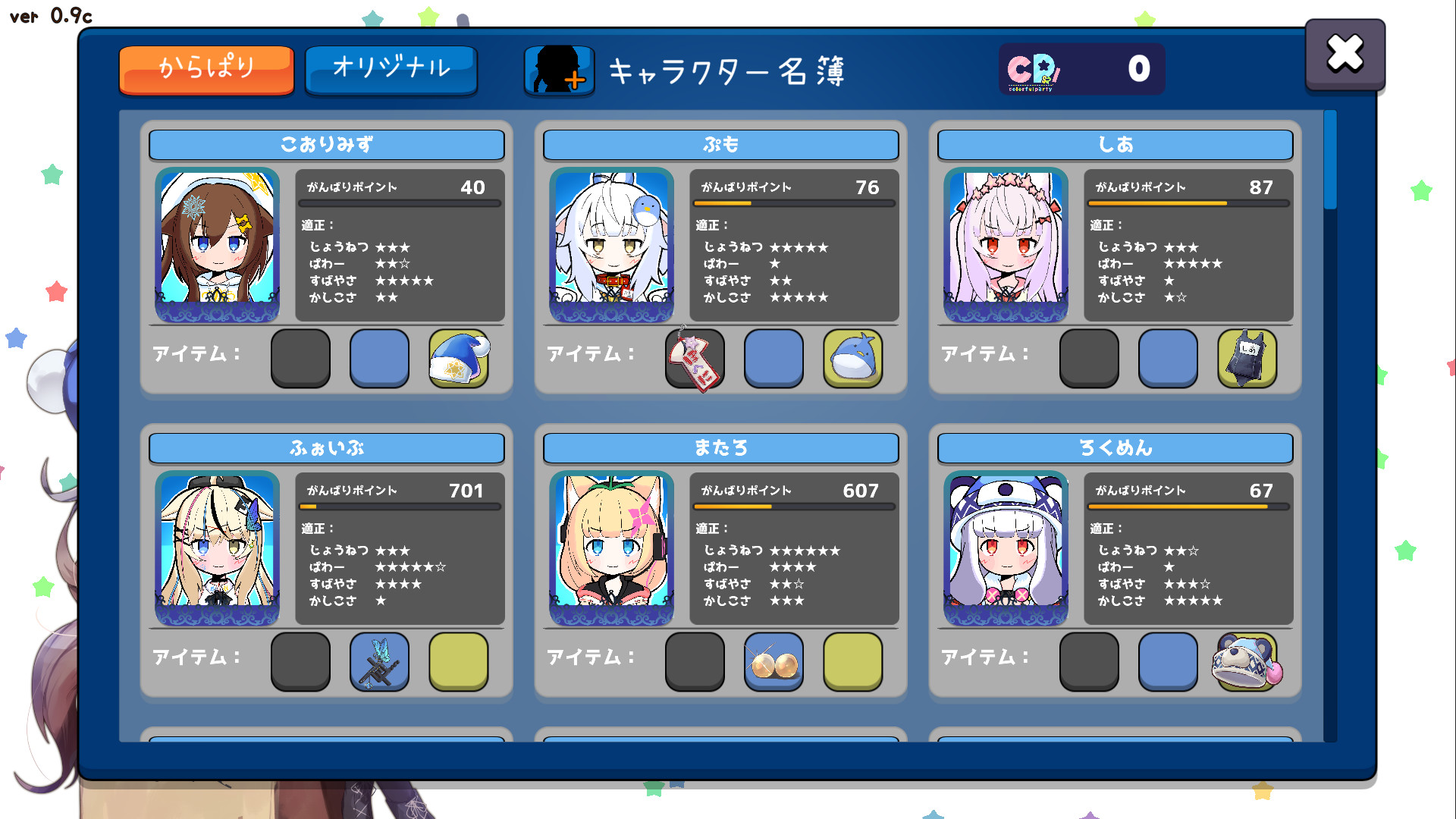Click the empty middle item slot on しあ's card
This screenshot has height=819, width=1456.
[1168, 359]
